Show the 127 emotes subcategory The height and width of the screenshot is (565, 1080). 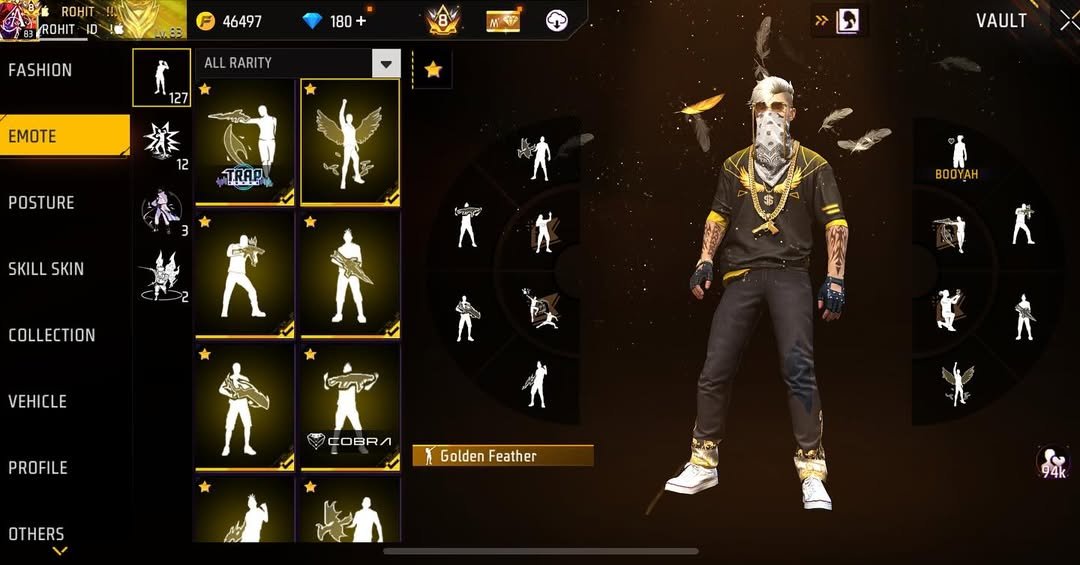tap(161, 77)
